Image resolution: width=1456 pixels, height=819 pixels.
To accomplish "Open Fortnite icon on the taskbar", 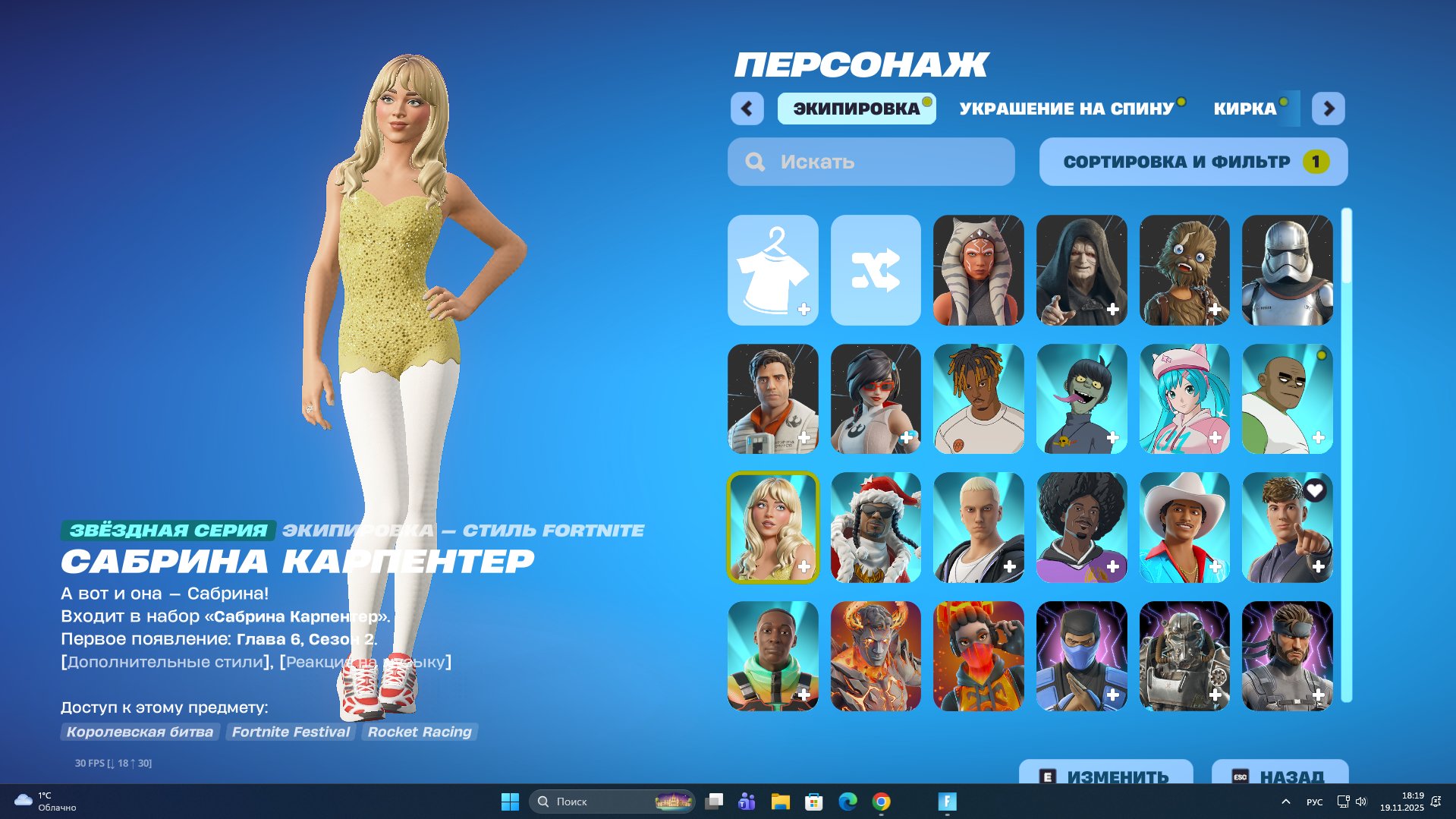I will click(945, 802).
